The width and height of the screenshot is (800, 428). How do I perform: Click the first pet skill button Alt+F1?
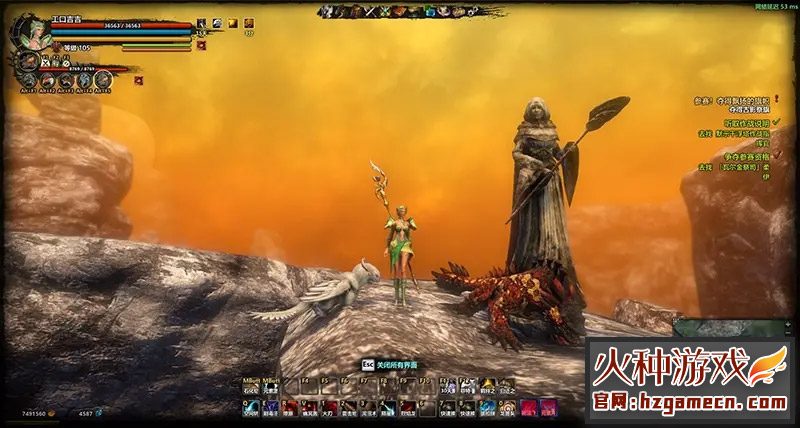coord(27,81)
